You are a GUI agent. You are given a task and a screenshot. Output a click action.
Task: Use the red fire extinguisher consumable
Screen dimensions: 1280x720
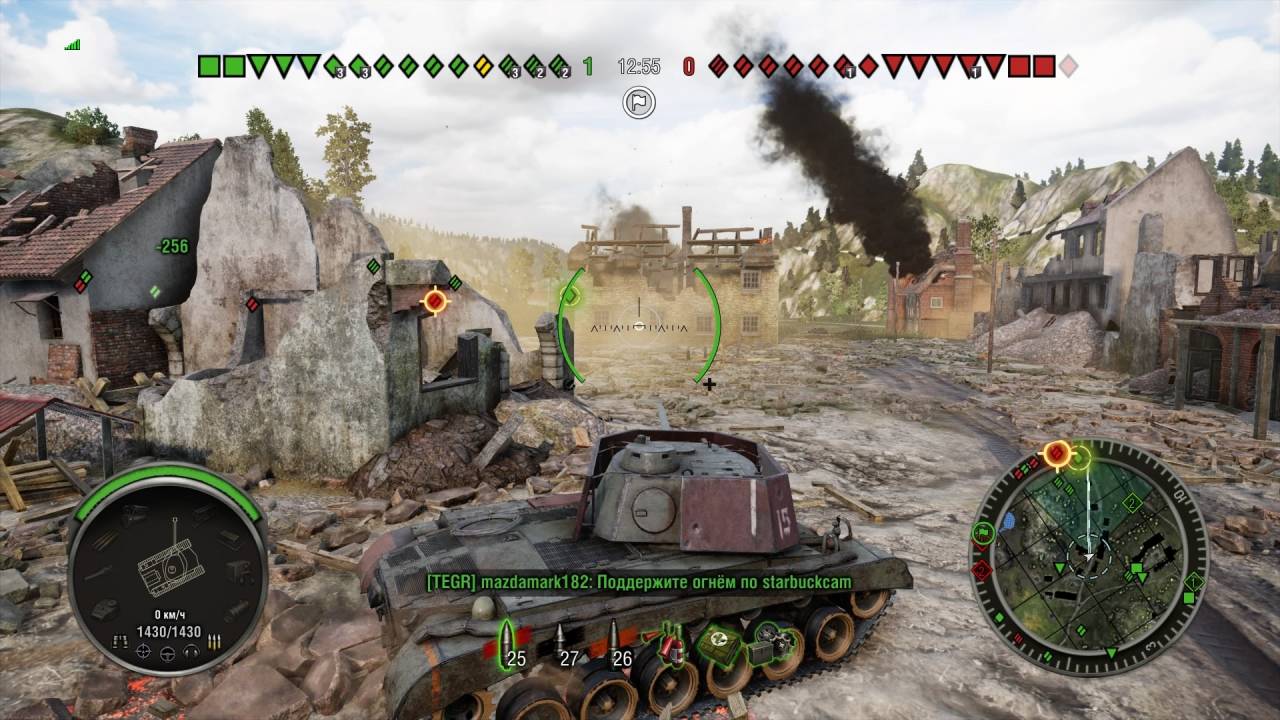[x=673, y=643]
